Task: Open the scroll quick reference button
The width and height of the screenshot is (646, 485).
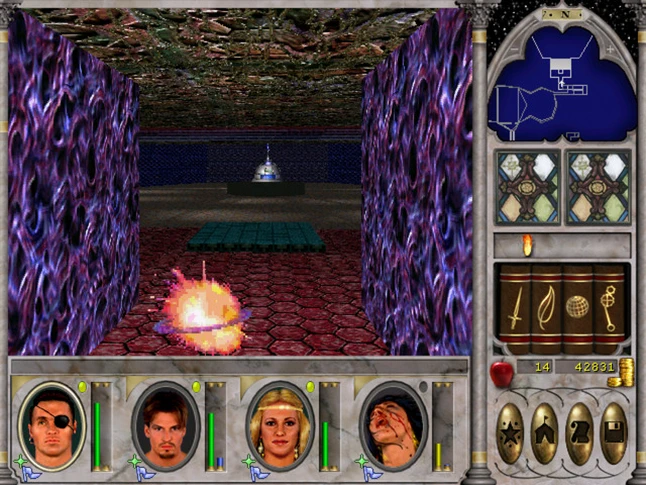Action: click(x=579, y=433)
